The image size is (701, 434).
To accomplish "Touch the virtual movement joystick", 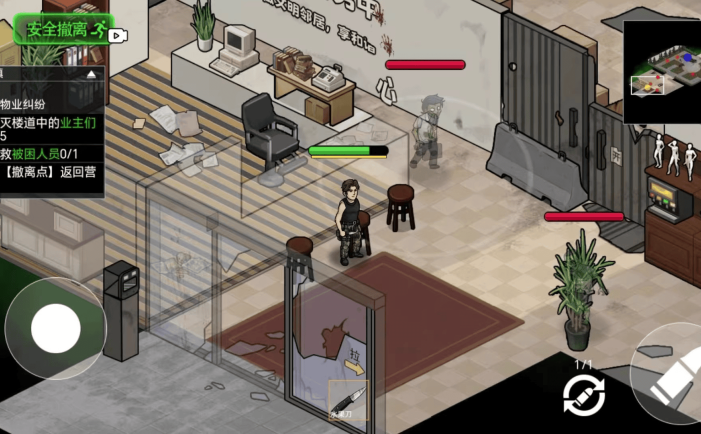I will pos(55,326).
